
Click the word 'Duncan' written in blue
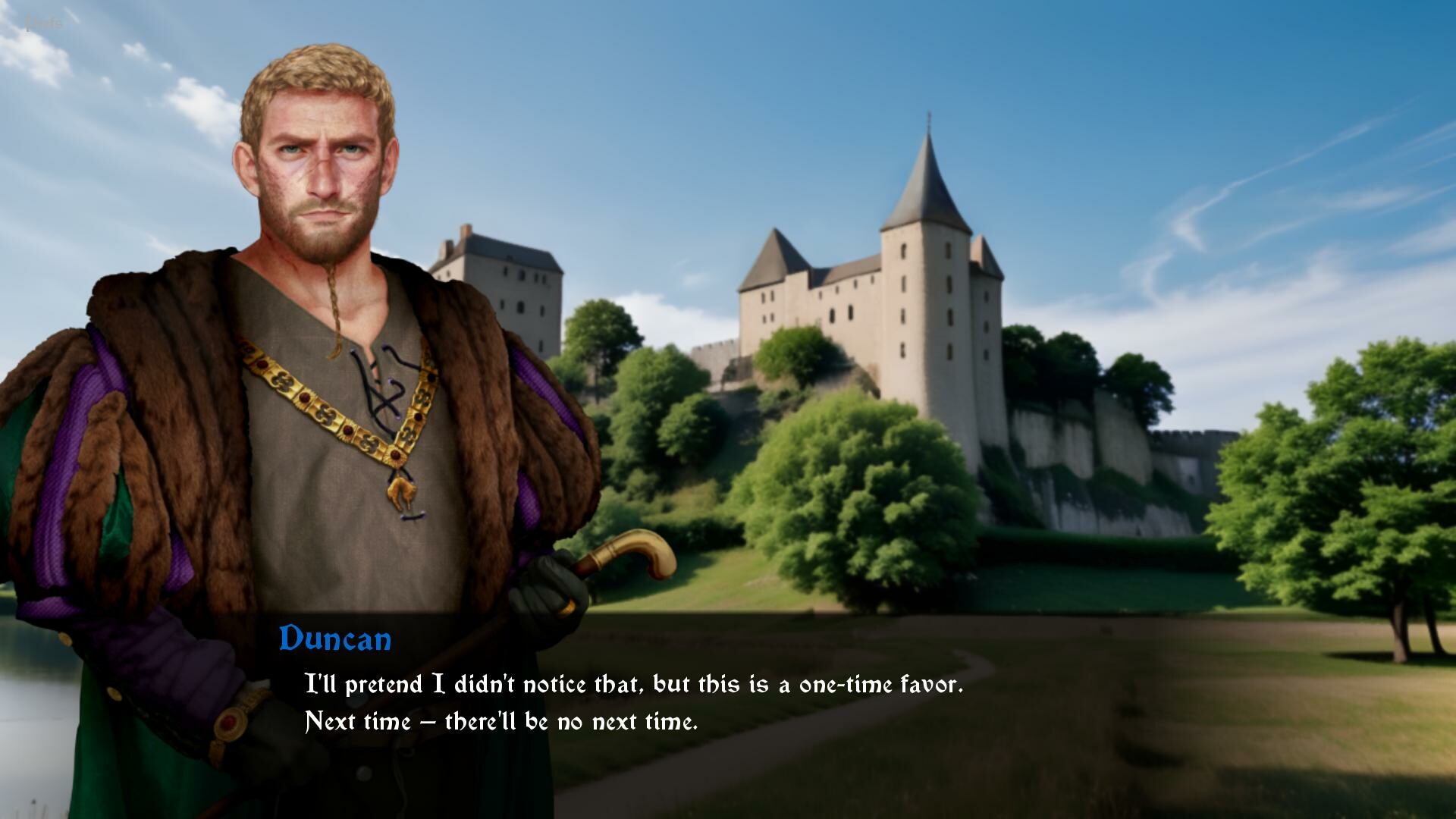pos(335,639)
